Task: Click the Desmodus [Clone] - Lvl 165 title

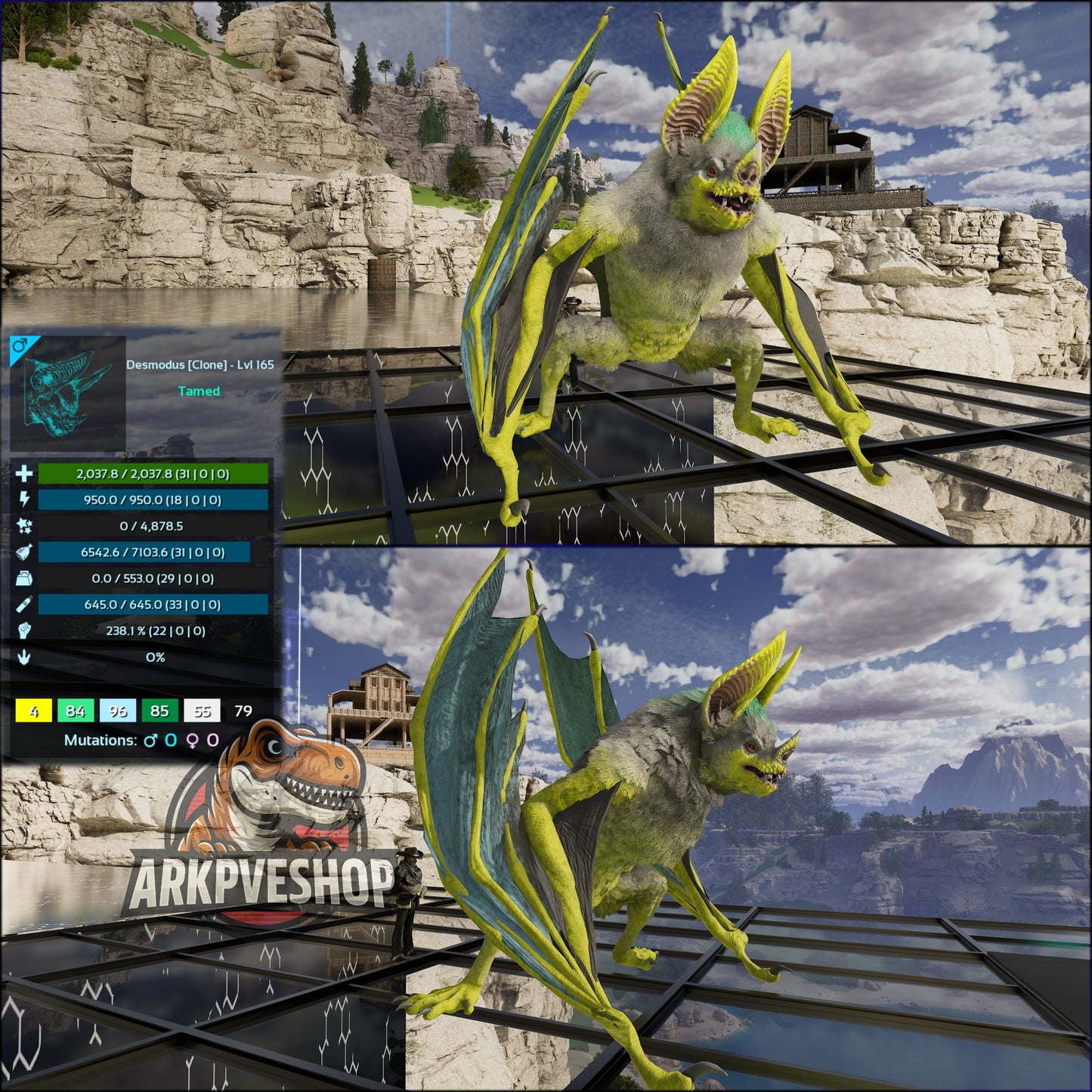Action: point(200,364)
